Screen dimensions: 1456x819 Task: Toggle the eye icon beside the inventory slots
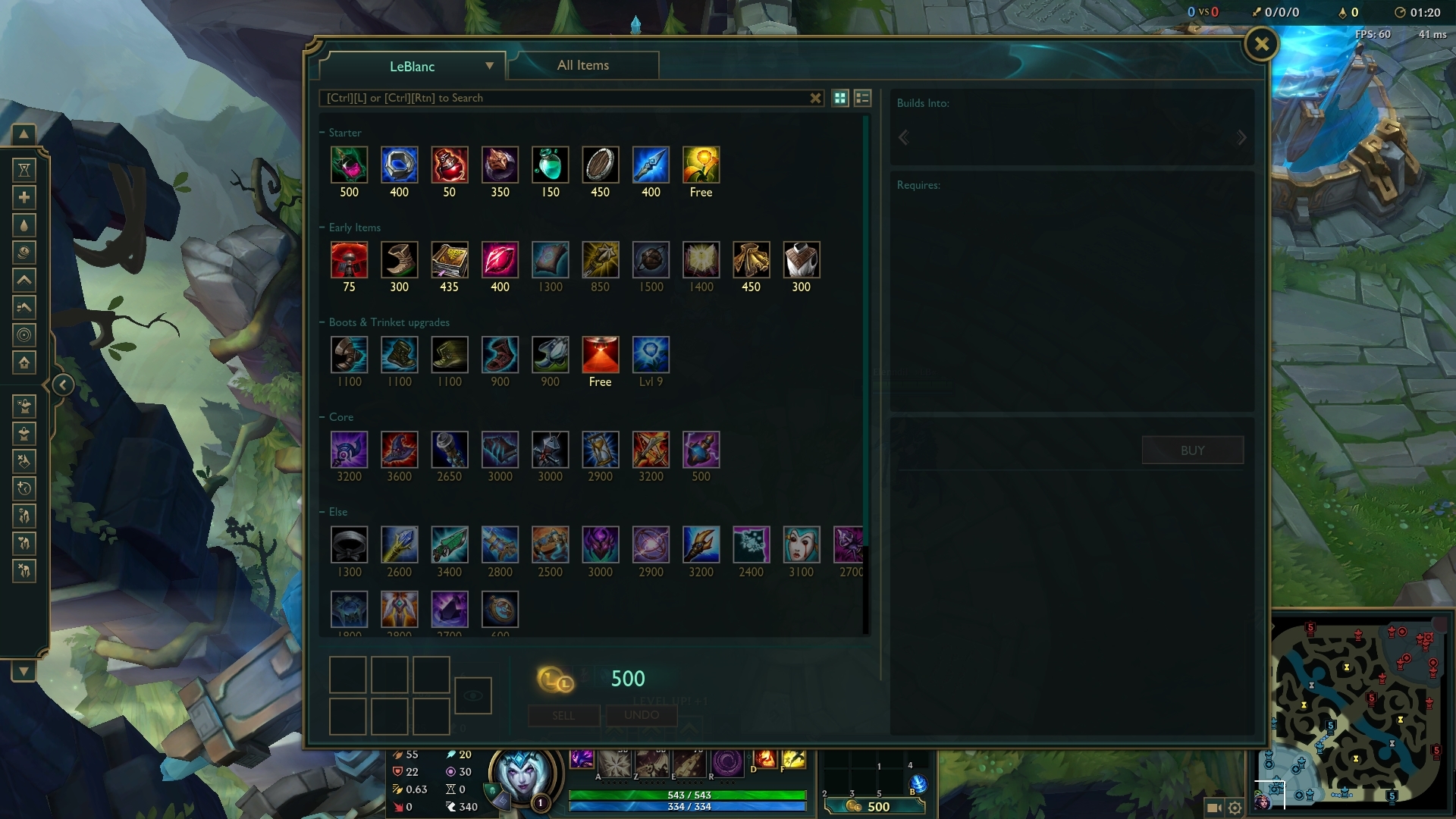coord(473,695)
